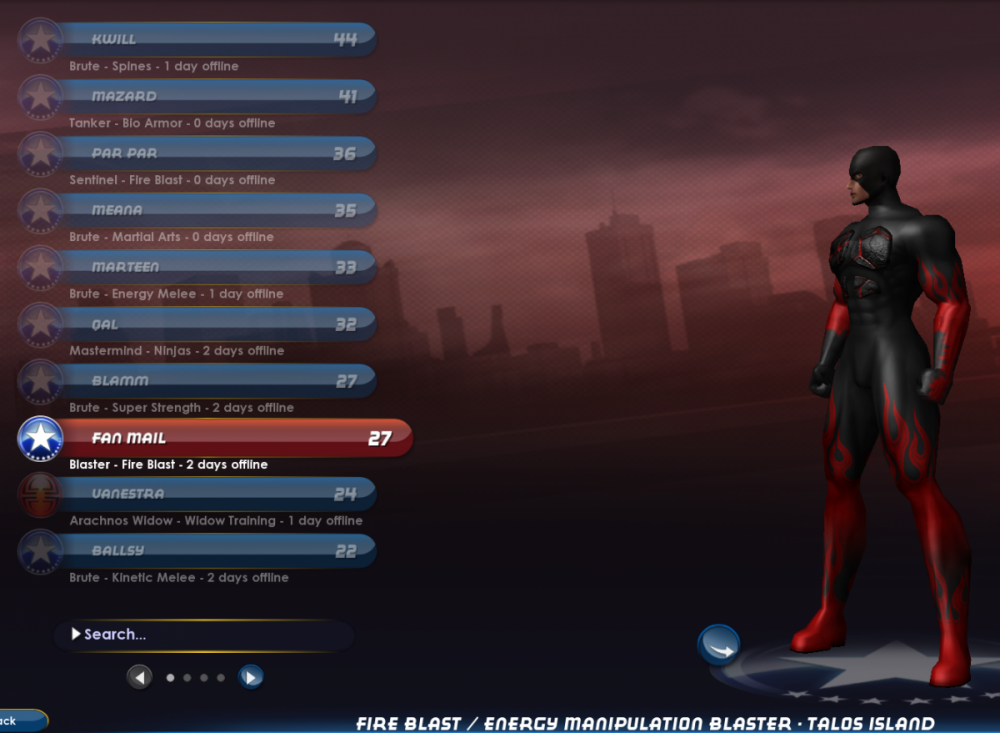
Task: Go to the previous character page
Action: (140, 678)
